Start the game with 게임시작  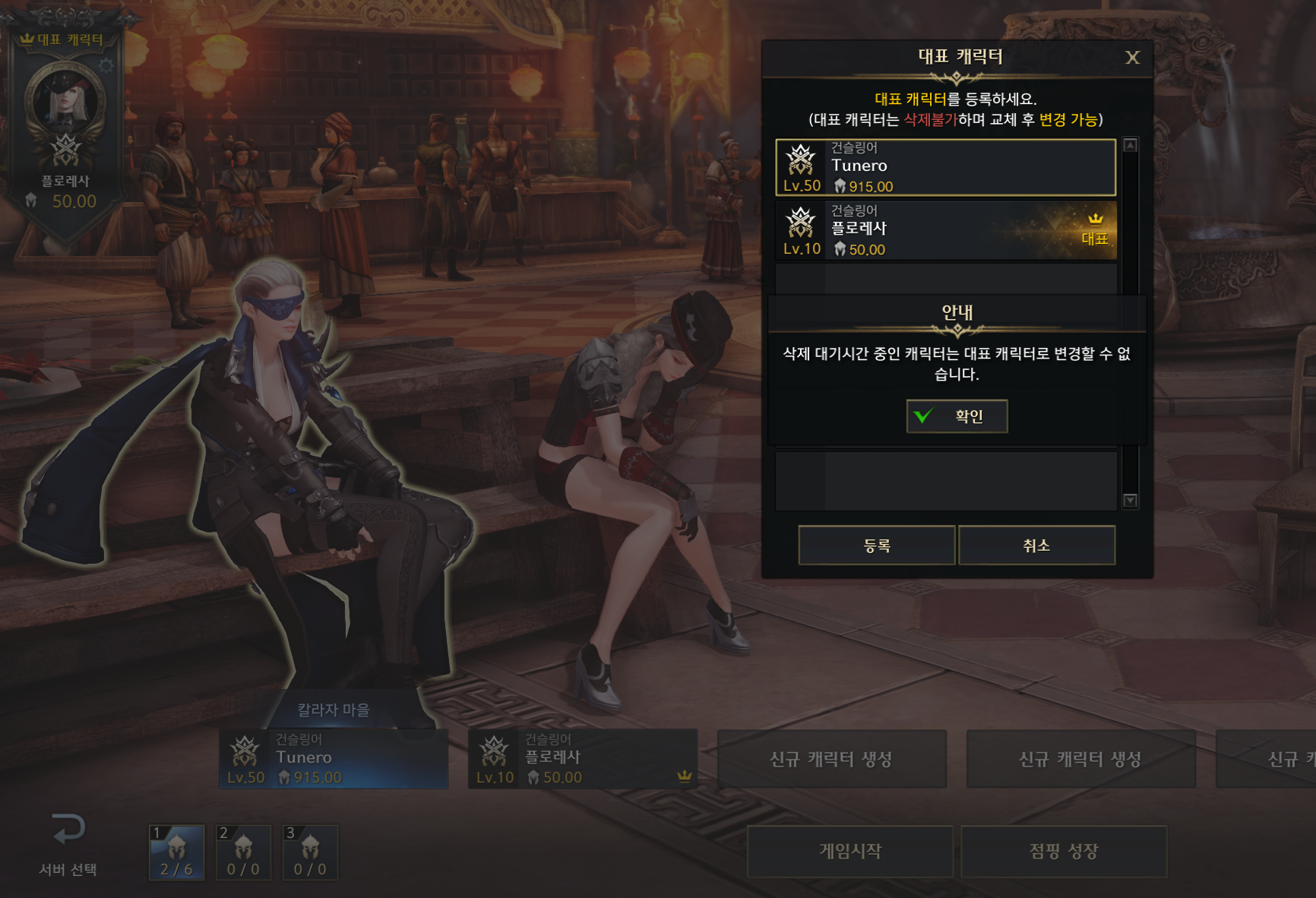click(x=850, y=851)
